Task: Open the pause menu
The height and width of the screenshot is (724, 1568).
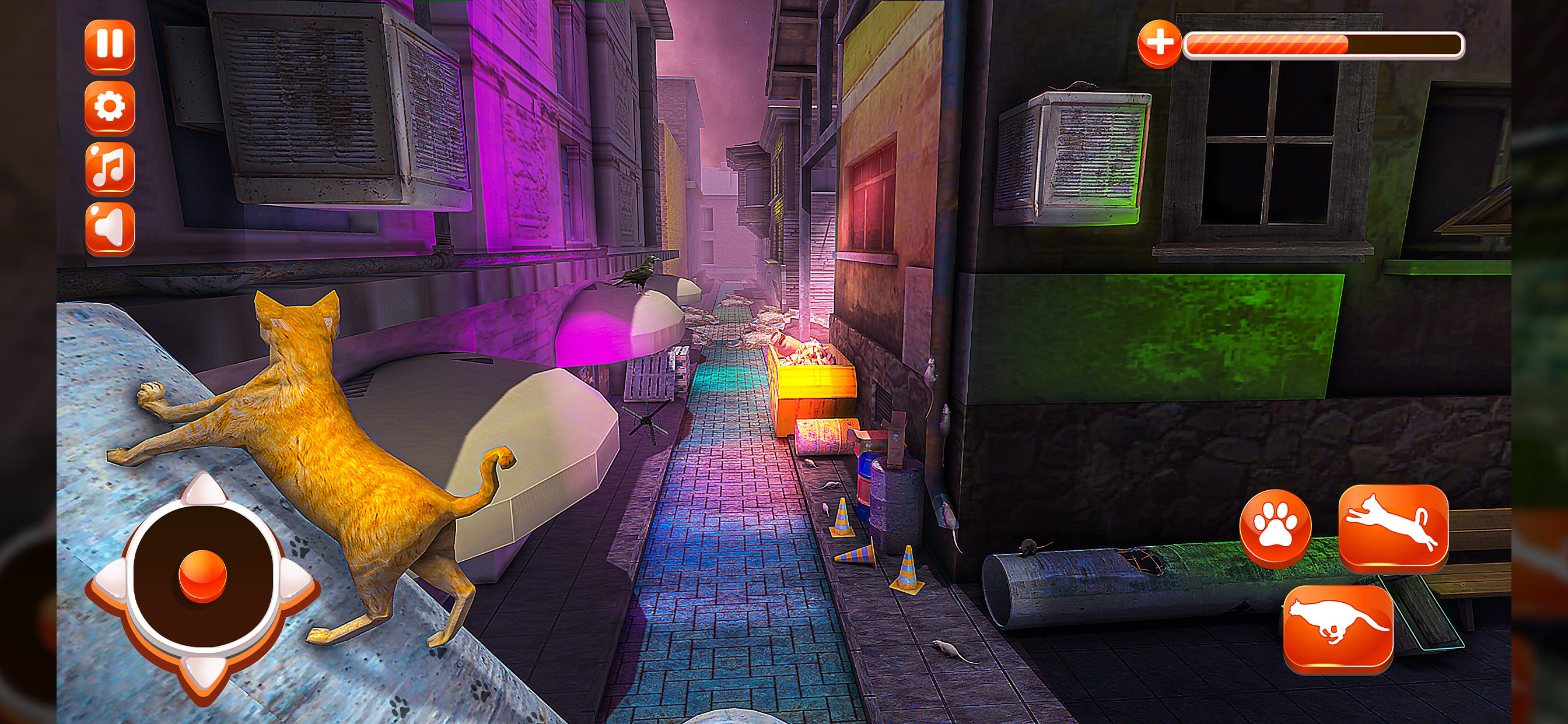Action: click(x=111, y=45)
